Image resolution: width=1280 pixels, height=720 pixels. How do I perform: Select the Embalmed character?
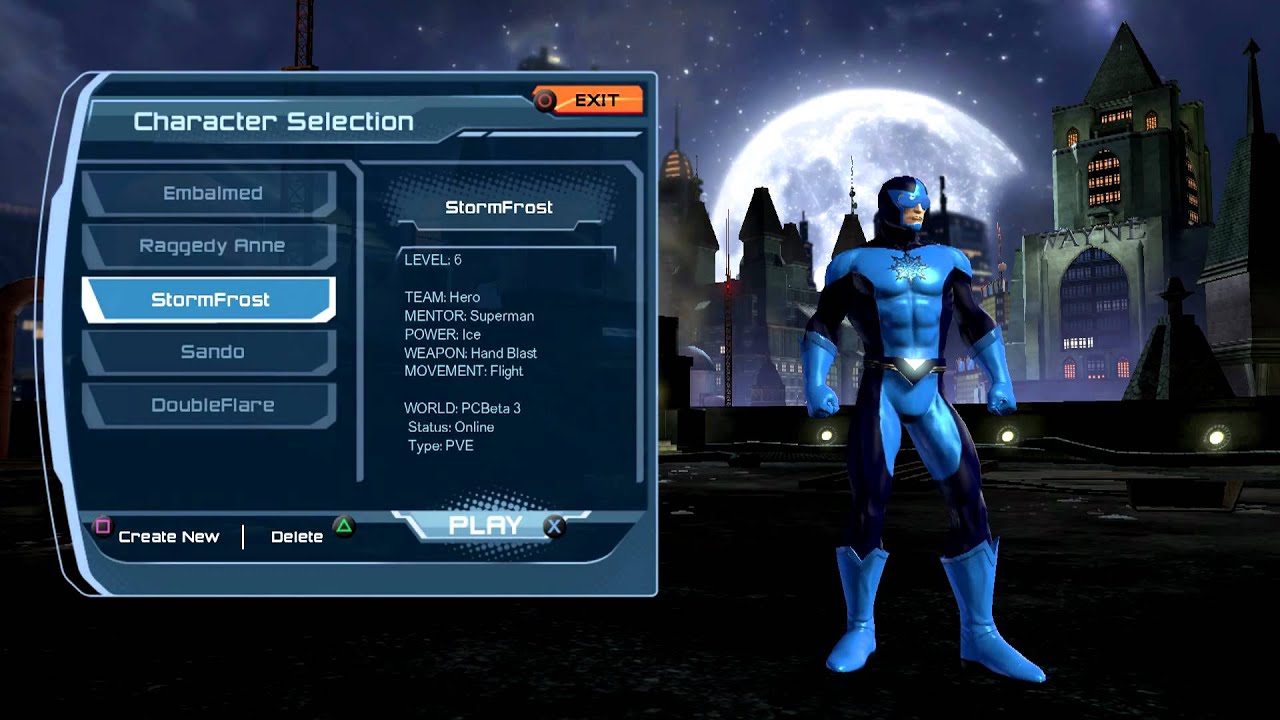pos(211,193)
